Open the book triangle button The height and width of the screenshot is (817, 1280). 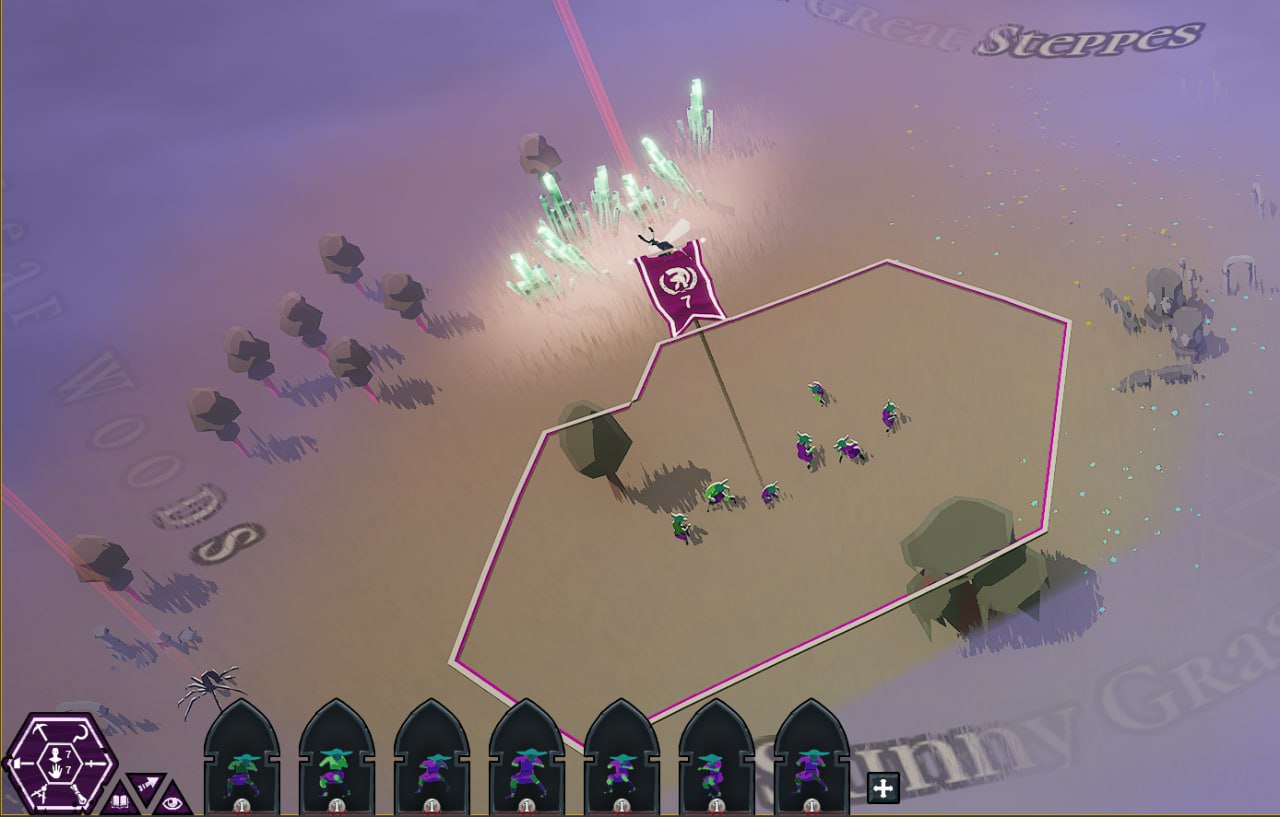pos(120,800)
